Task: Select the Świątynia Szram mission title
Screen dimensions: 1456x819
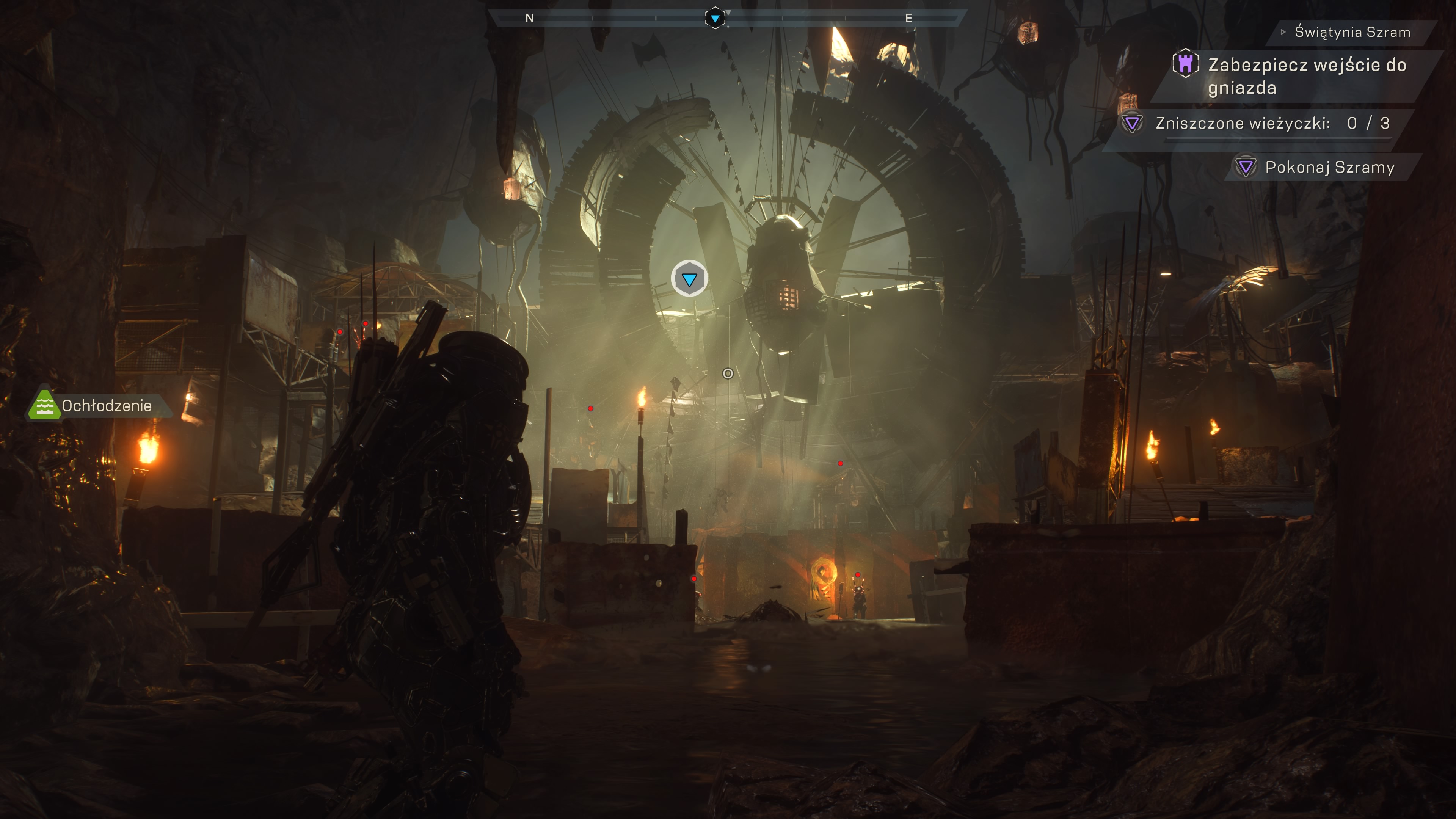Action: pos(1352,32)
